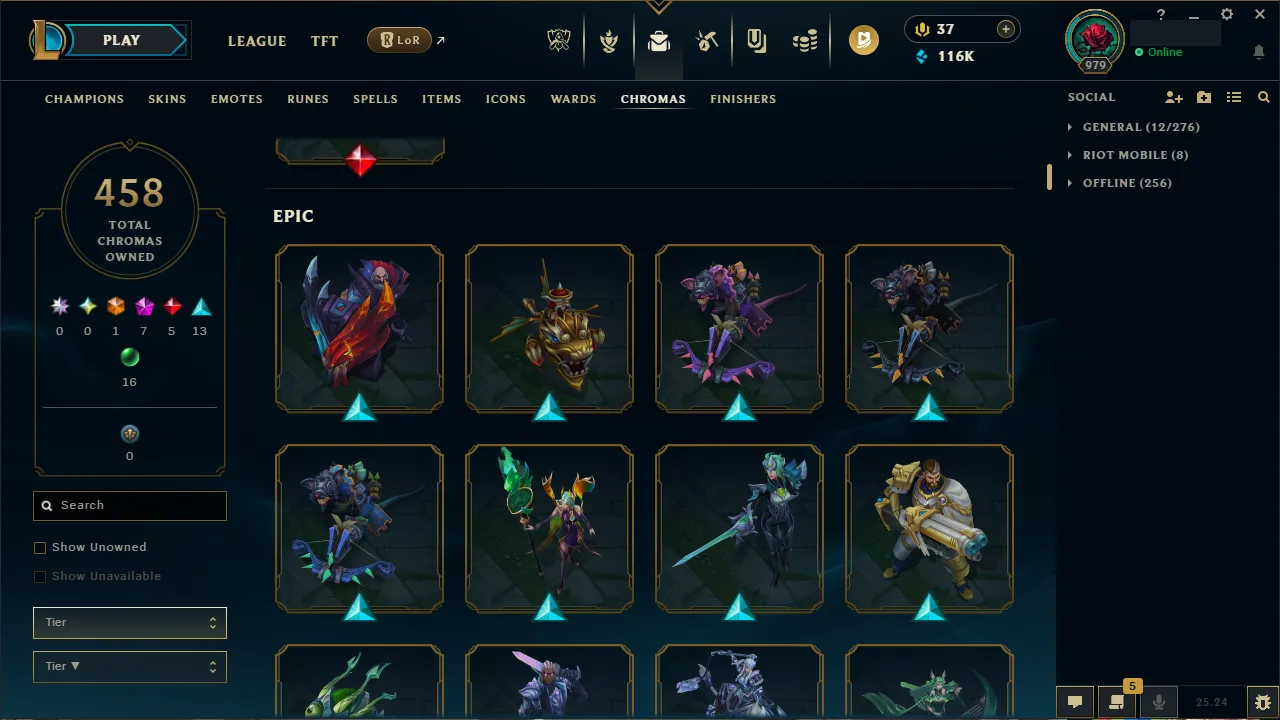
Task: Select the Clash crest icon
Action: point(608,41)
